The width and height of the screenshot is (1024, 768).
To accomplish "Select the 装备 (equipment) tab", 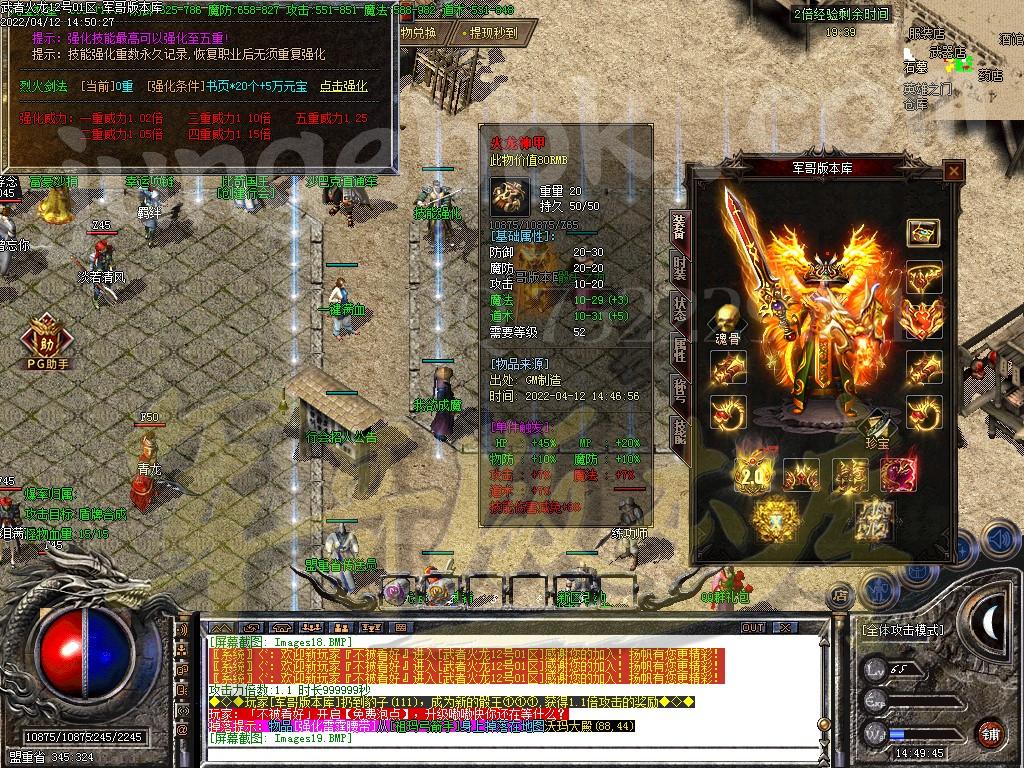I will coord(680,229).
